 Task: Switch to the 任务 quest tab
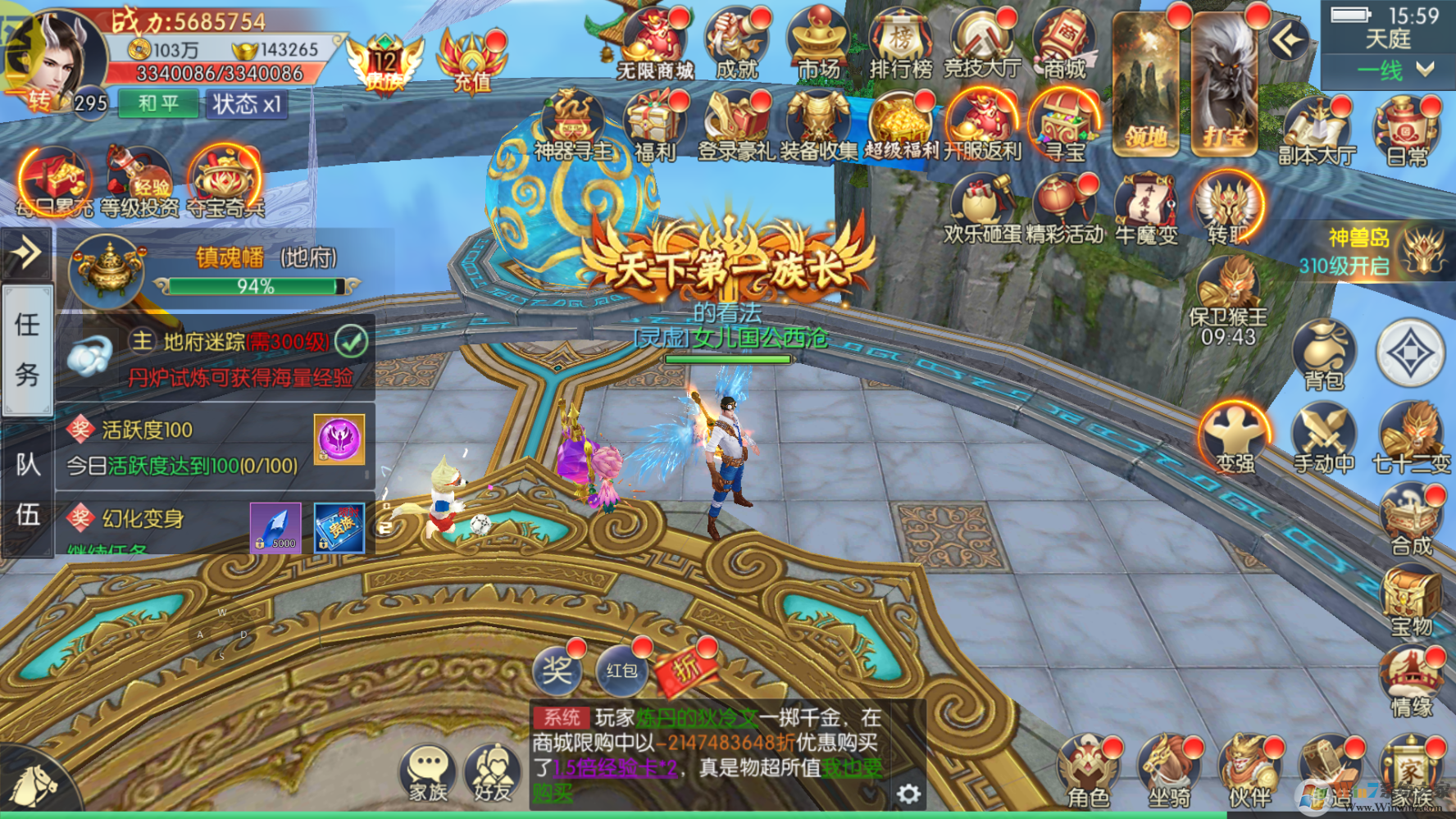tap(27, 350)
